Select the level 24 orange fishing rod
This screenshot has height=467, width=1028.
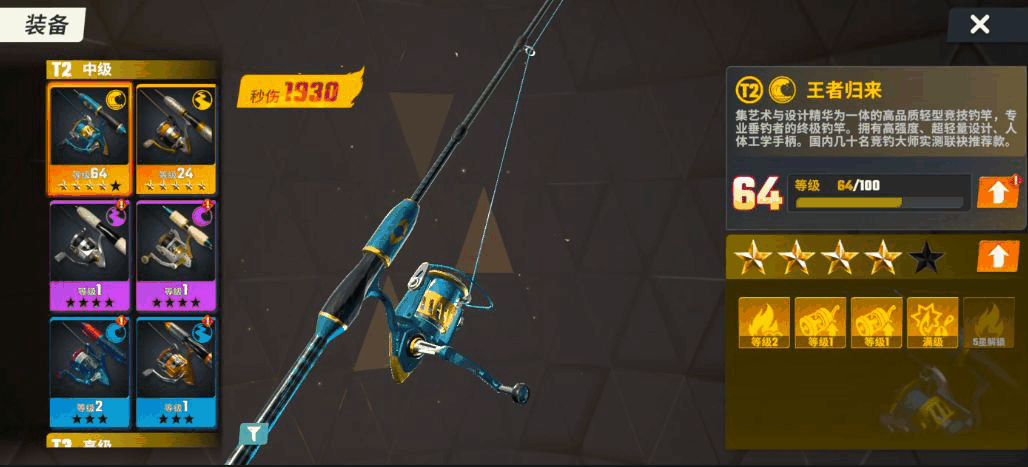tap(175, 139)
